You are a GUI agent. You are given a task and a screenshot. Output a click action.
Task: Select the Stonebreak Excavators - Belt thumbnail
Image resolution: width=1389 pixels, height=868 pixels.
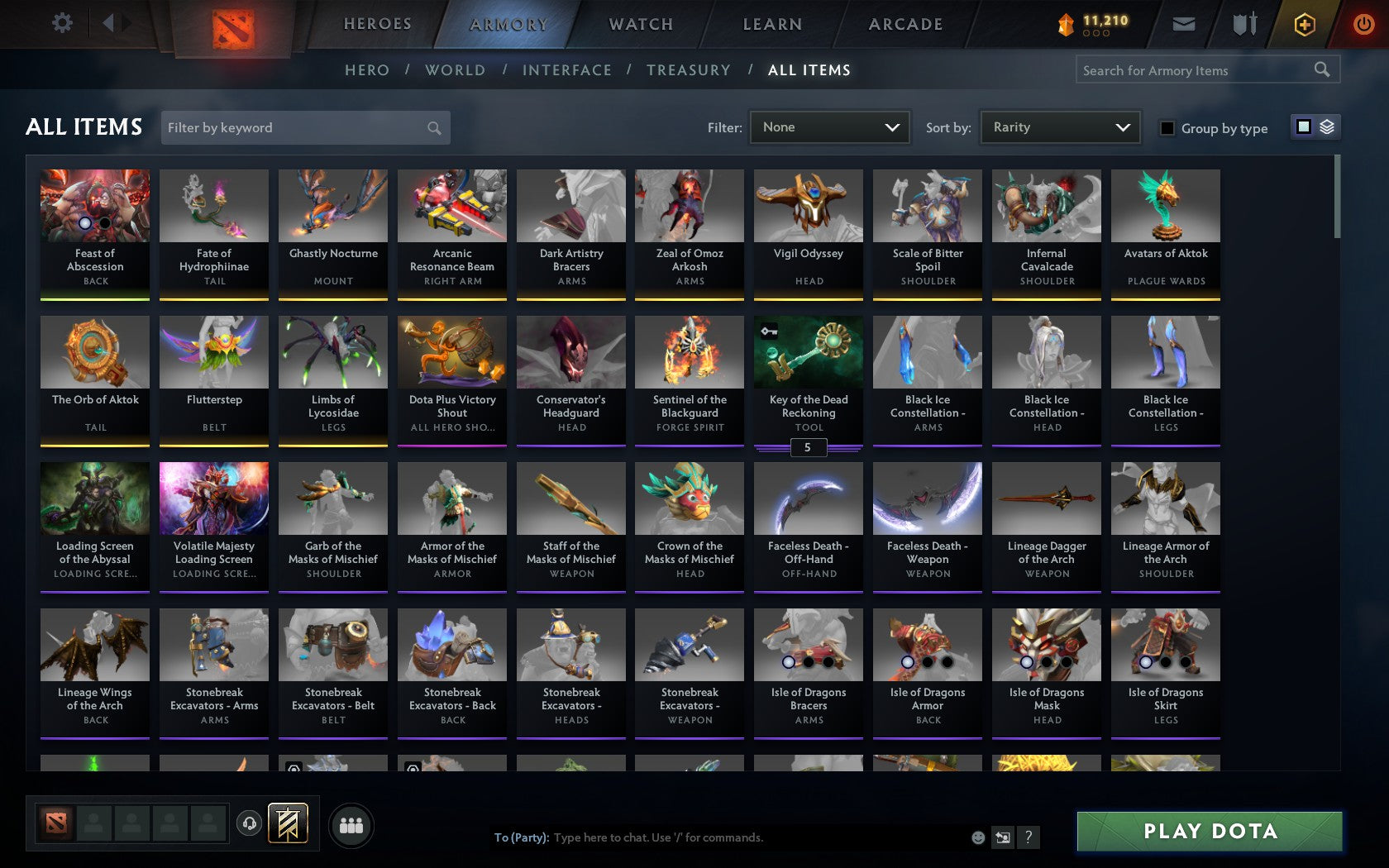point(333,645)
